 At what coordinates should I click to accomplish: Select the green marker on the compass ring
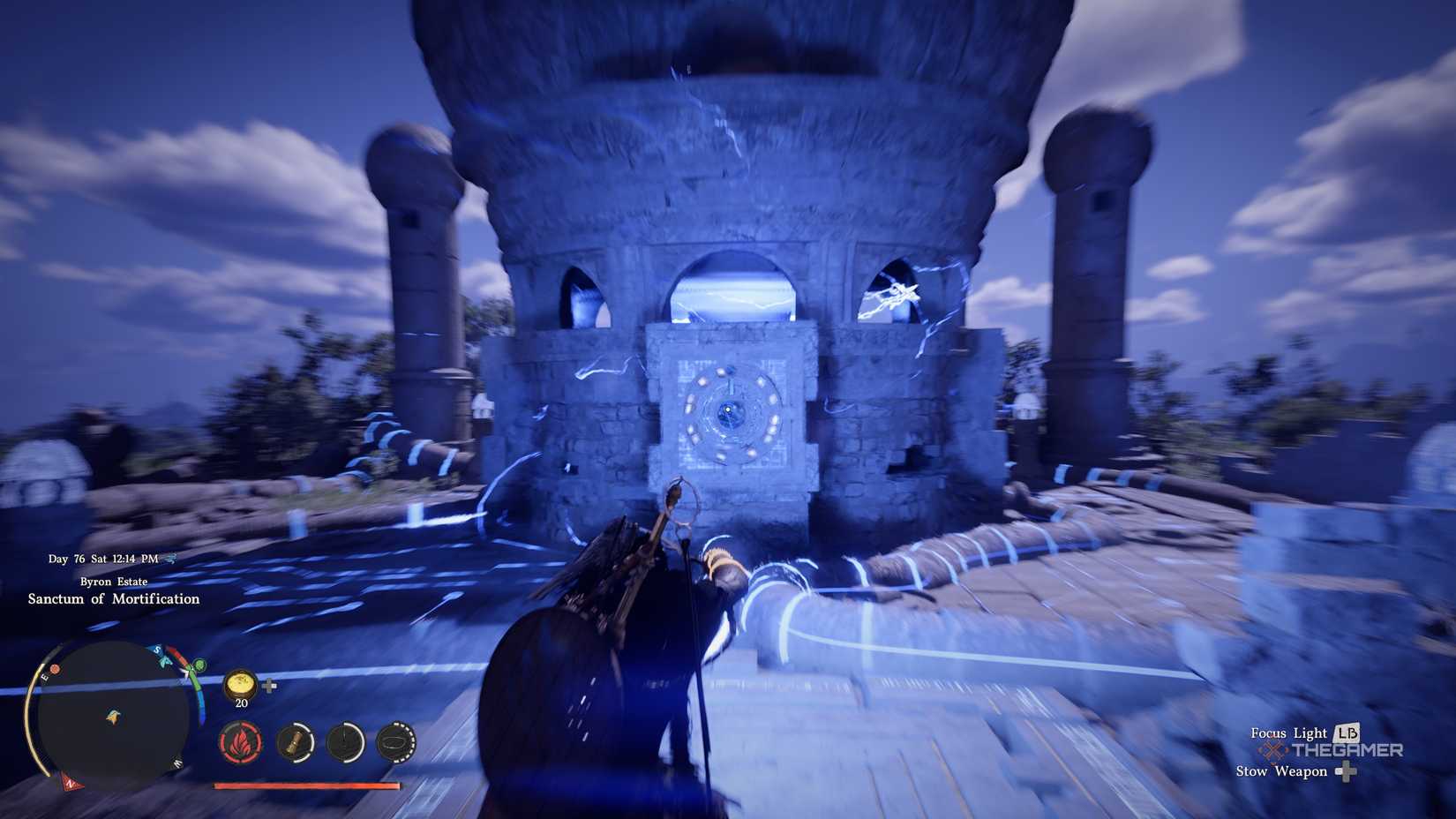(199, 665)
